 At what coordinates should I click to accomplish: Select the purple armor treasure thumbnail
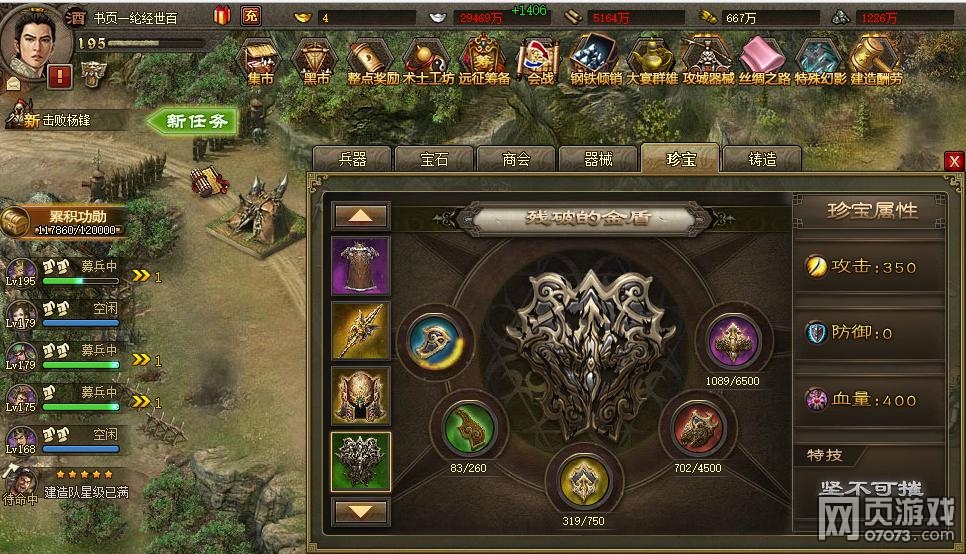click(360, 265)
